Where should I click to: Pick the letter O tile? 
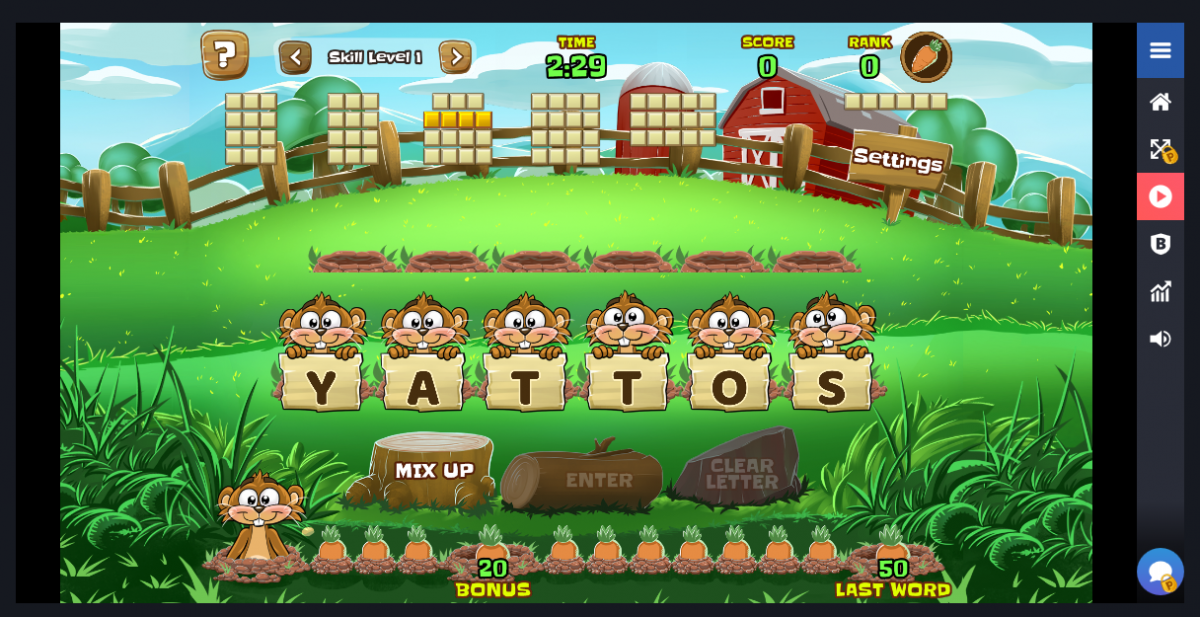click(x=730, y=386)
